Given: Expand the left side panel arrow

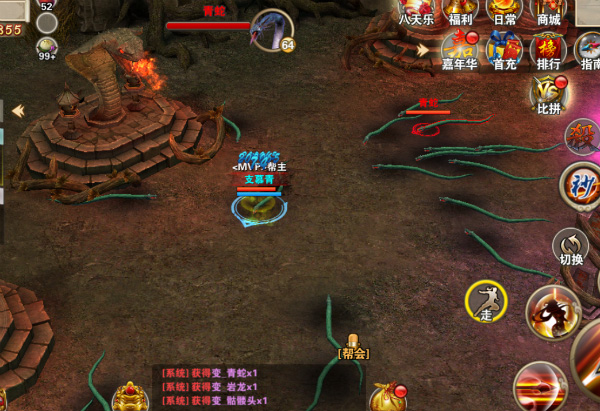Looking at the screenshot, I should coord(18,110).
